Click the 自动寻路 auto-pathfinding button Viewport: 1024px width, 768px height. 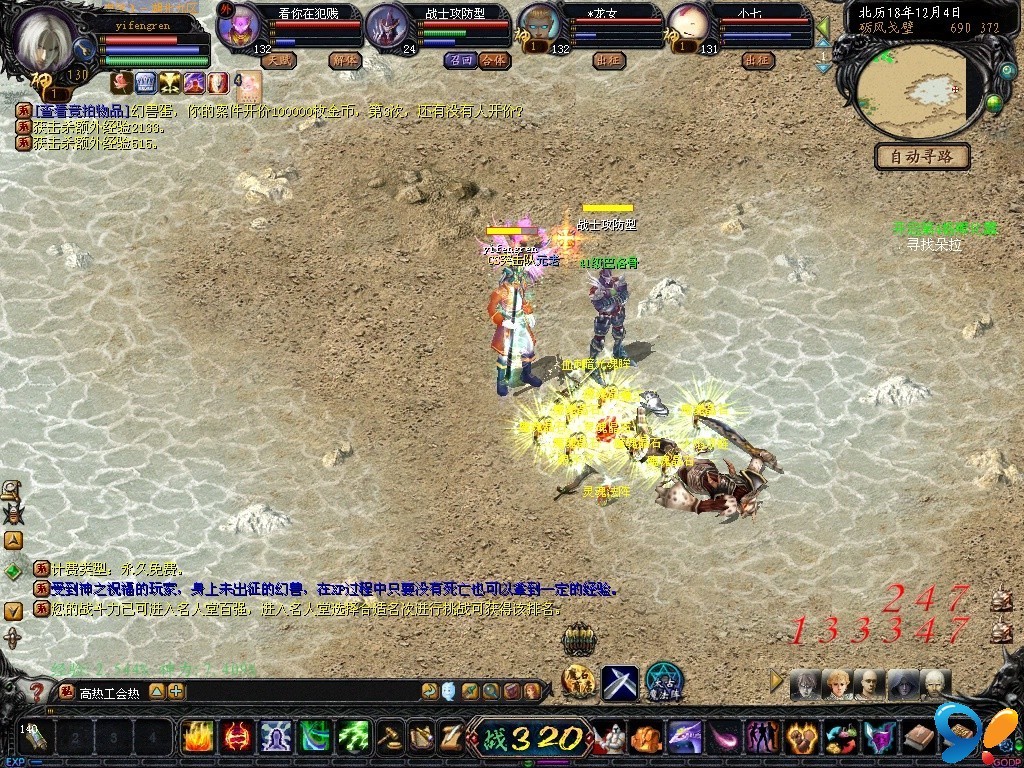[922, 157]
